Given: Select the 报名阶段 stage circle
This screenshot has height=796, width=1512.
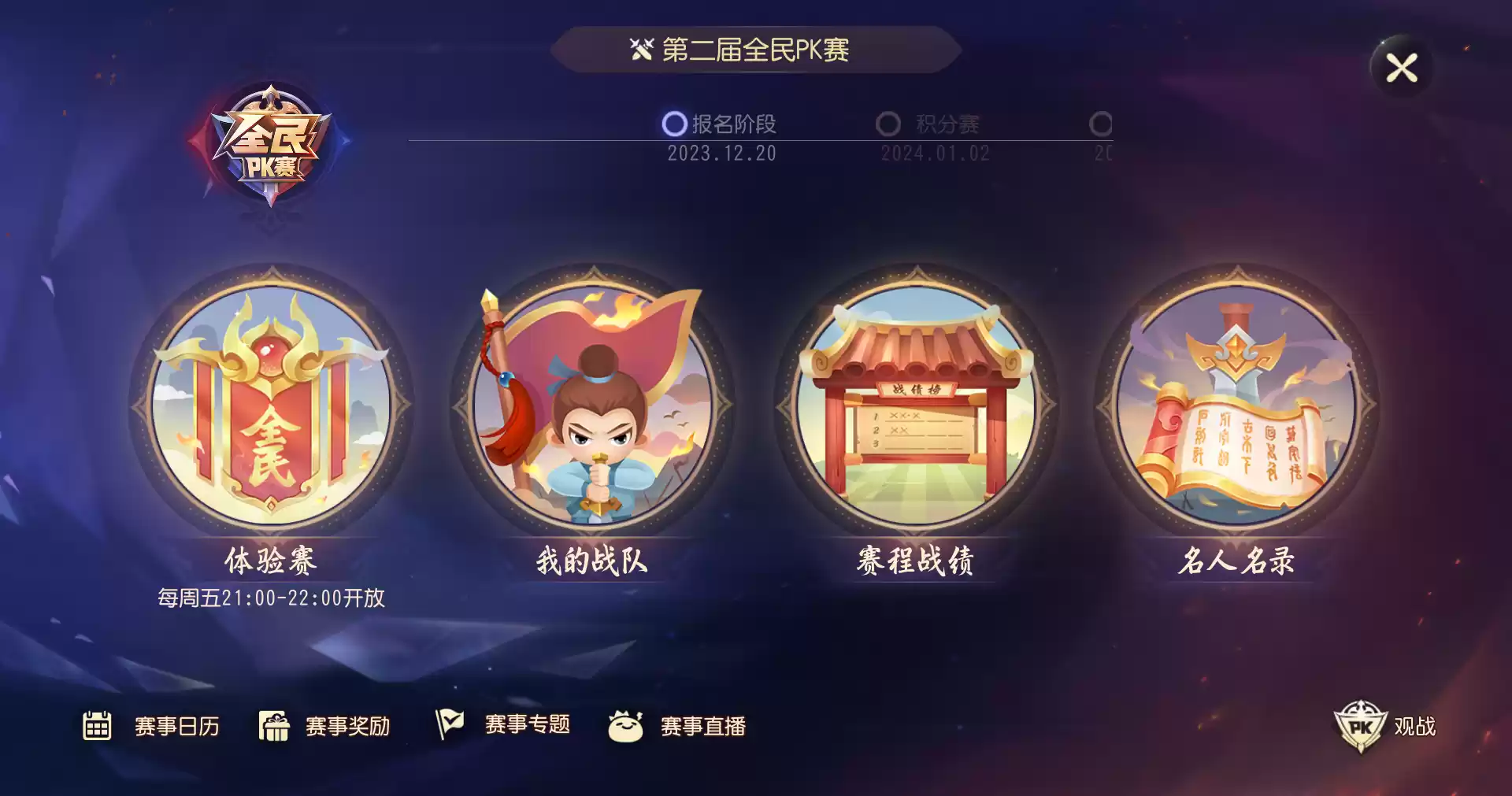Looking at the screenshot, I should pos(673,120).
